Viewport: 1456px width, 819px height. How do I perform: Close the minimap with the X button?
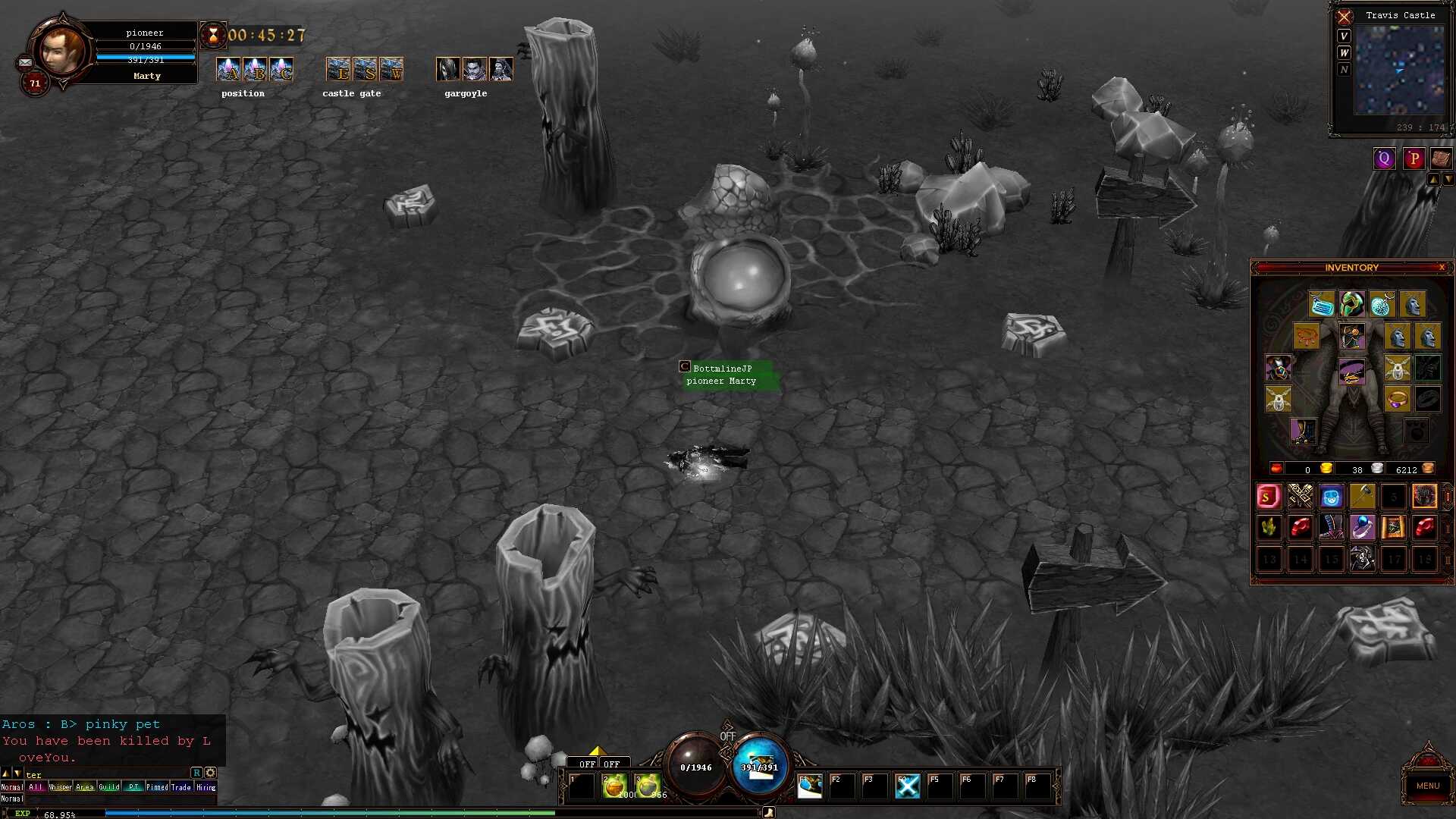point(1345,17)
